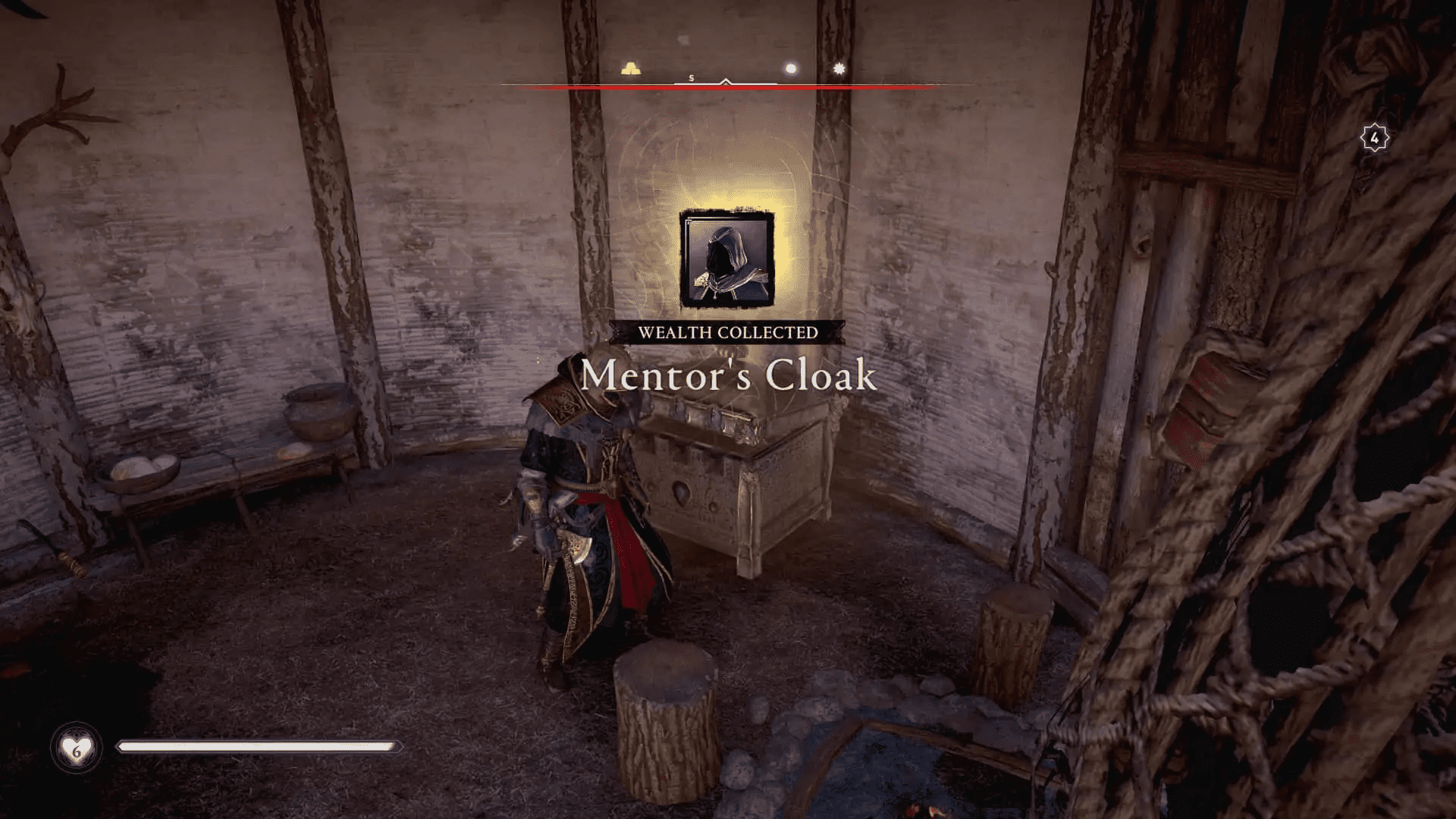The height and width of the screenshot is (819, 1456).
Task: Click the compass needle pointer below the S
Action: point(724,81)
